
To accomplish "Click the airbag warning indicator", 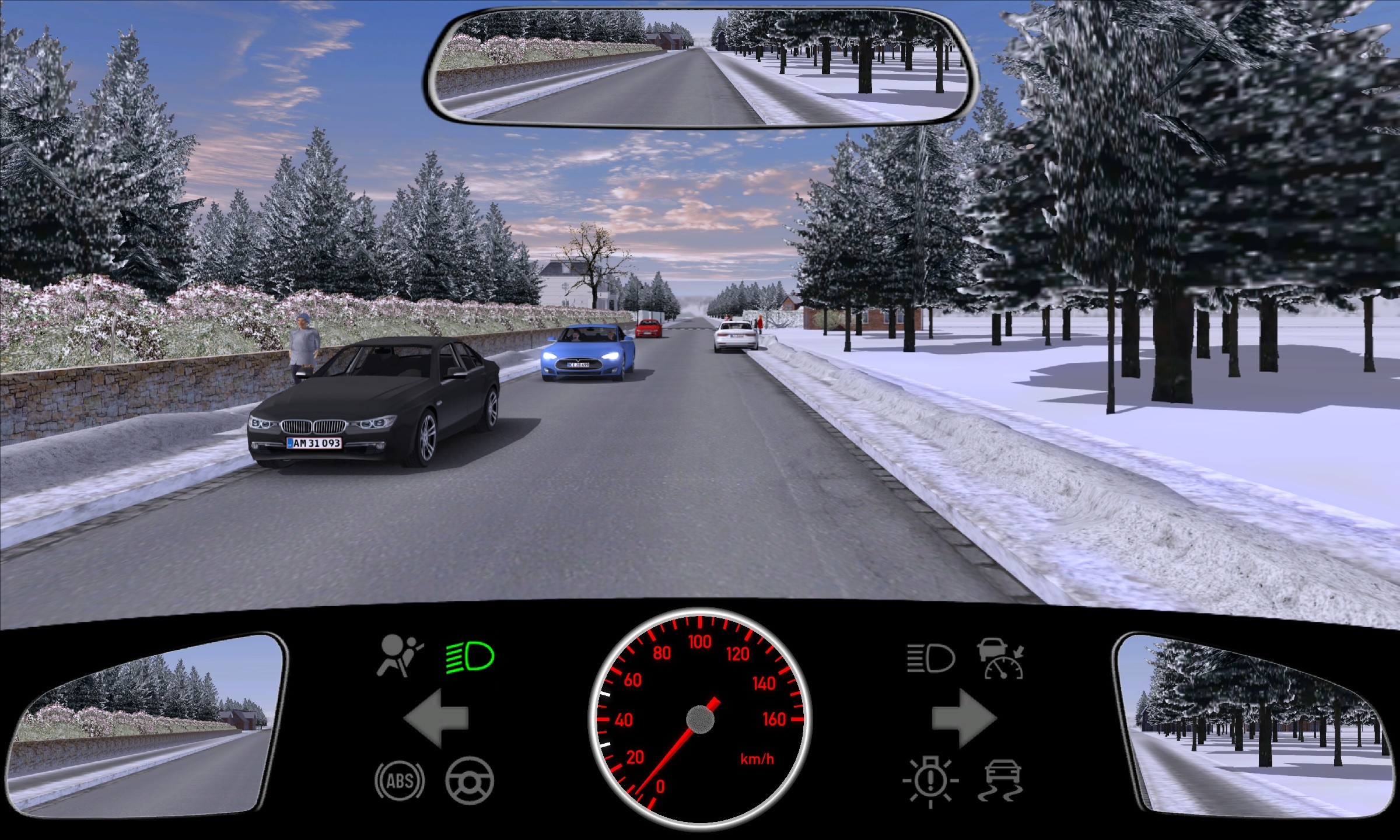I will (x=400, y=657).
